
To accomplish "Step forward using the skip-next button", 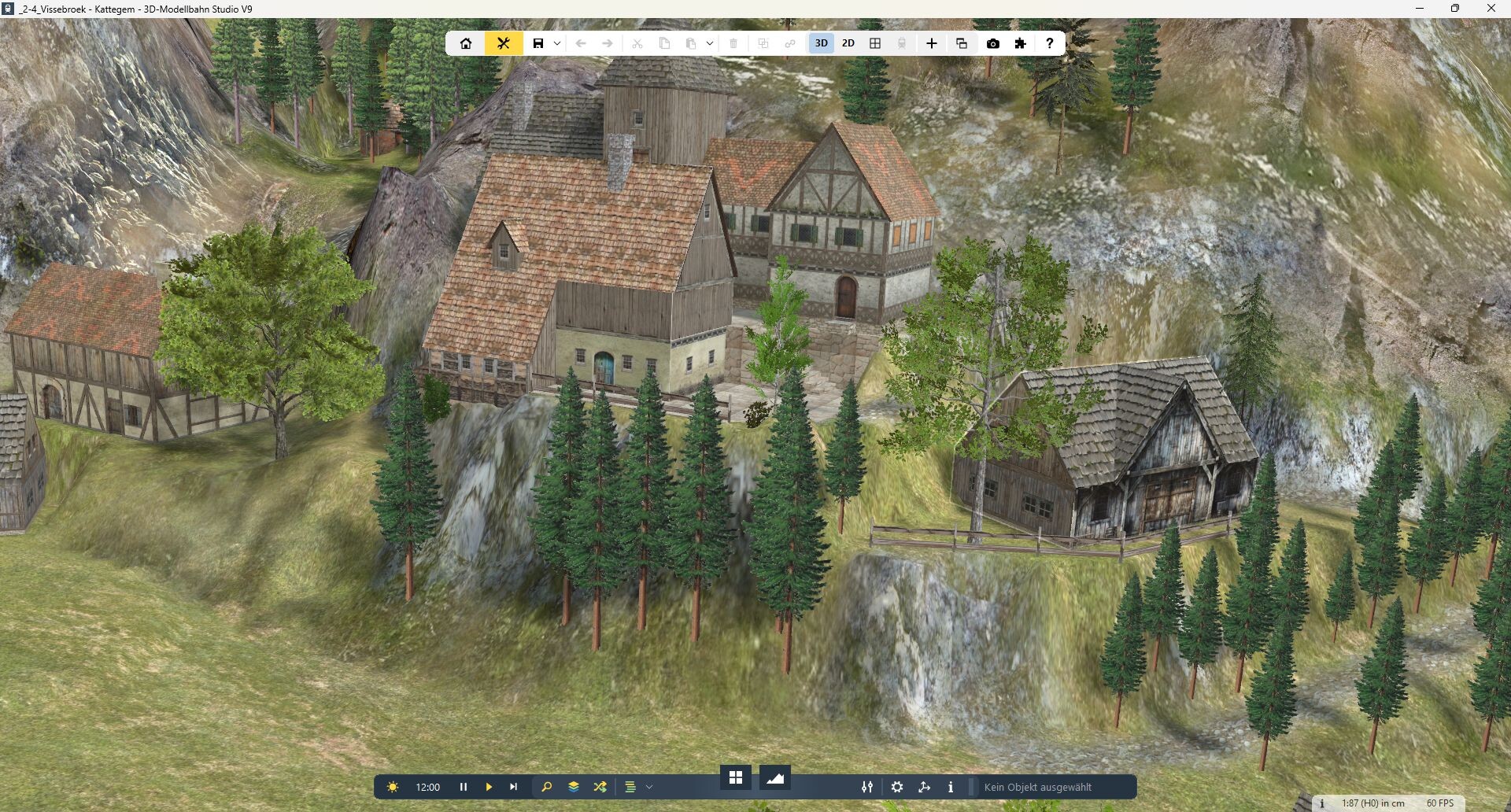I will pyautogui.click(x=514, y=787).
